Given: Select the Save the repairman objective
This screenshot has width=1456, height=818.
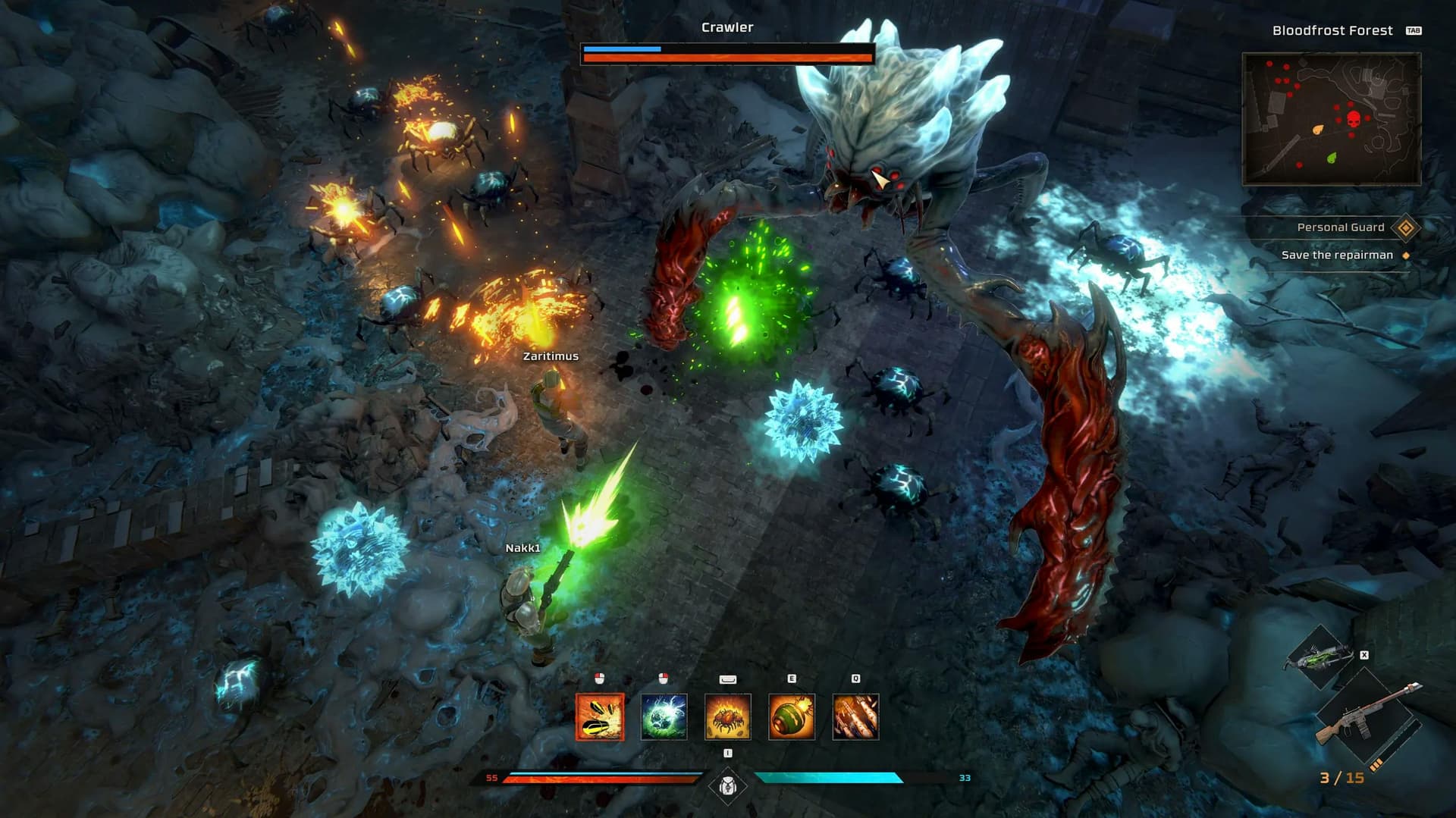Looking at the screenshot, I should (1337, 255).
